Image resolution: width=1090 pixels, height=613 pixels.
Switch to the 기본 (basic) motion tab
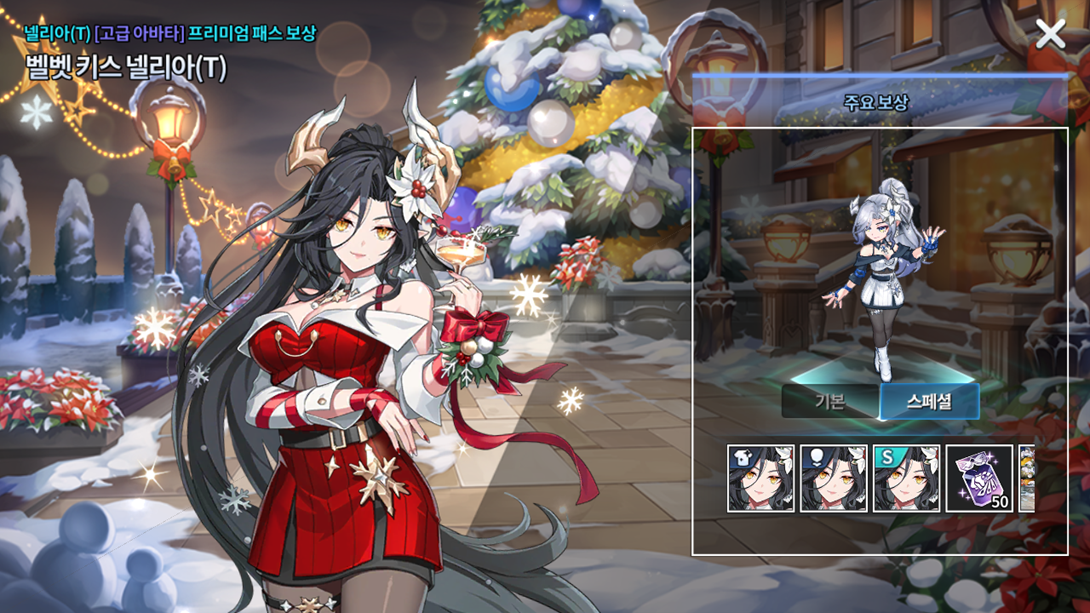pos(830,402)
